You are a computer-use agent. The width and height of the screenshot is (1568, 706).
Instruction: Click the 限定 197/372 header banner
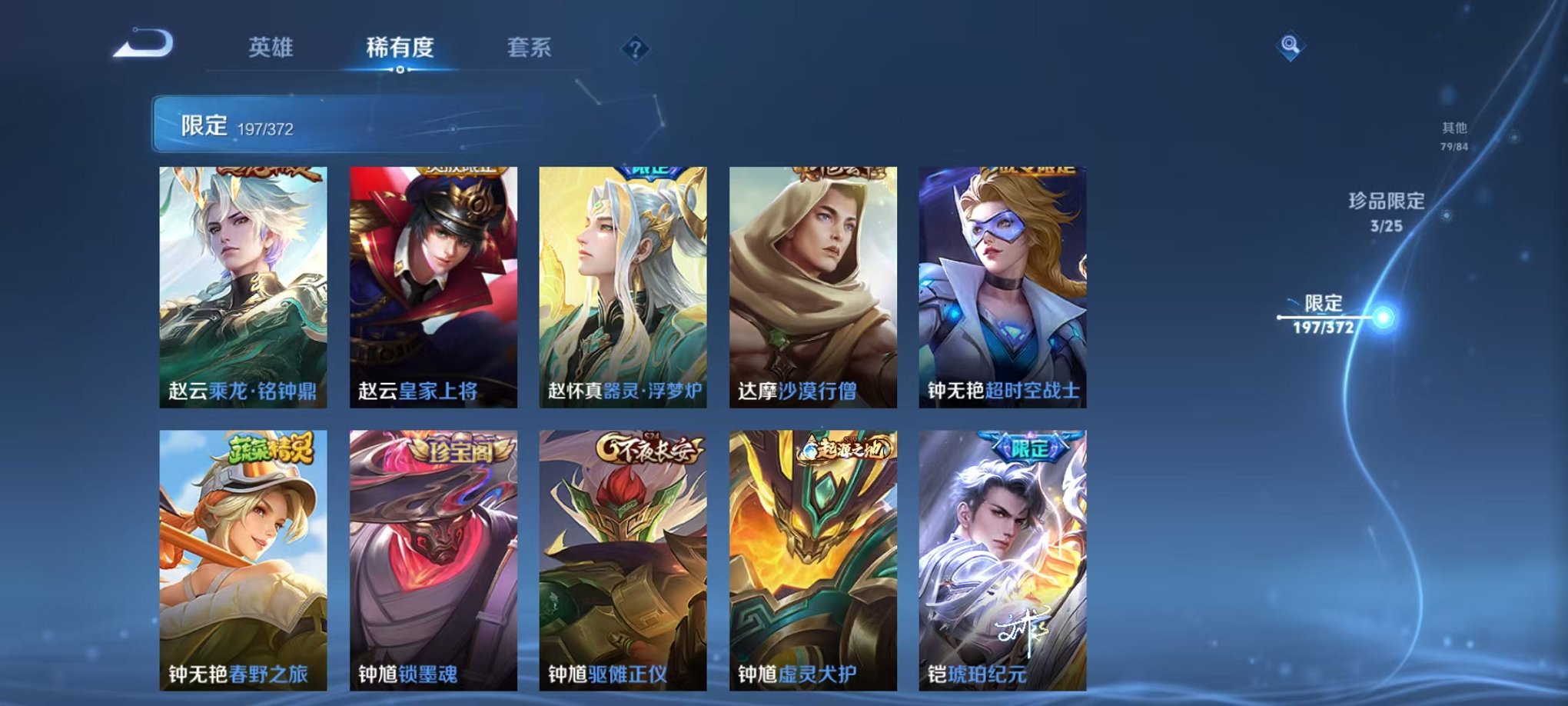307,125
